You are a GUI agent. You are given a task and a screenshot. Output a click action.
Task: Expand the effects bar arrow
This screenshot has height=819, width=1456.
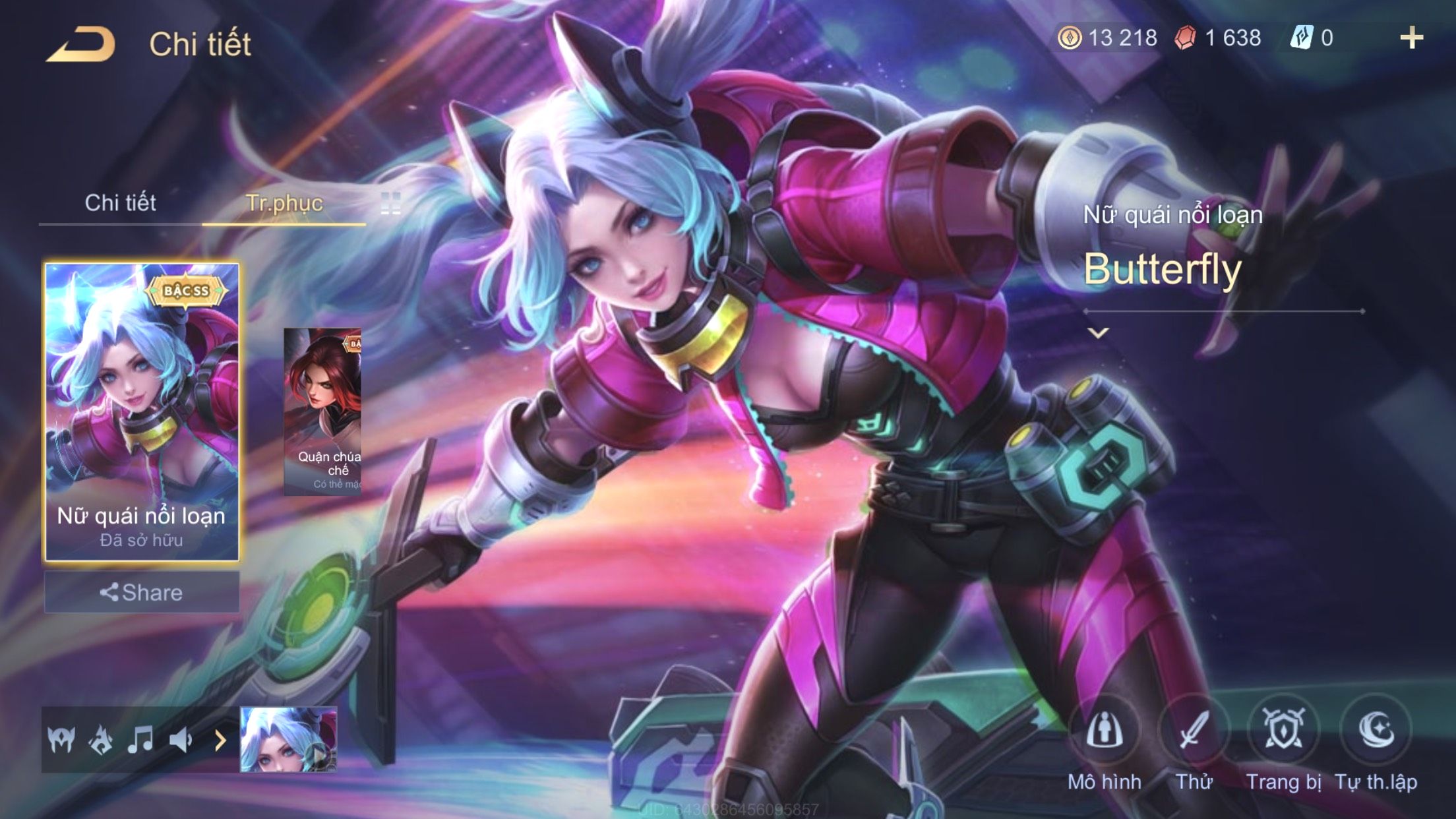tap(220, 741)
